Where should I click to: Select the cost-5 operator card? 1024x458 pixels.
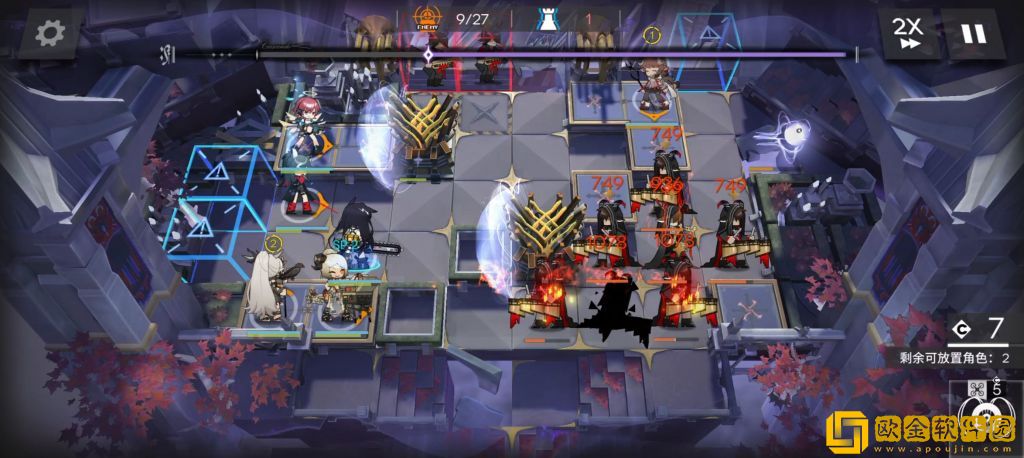click(986, 418)
